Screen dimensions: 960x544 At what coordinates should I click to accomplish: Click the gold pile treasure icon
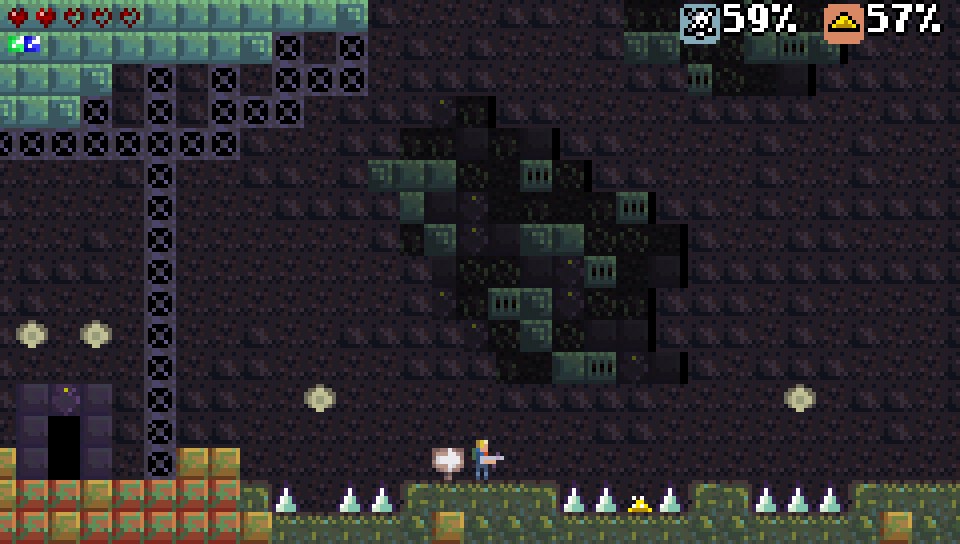click(844, 22)
